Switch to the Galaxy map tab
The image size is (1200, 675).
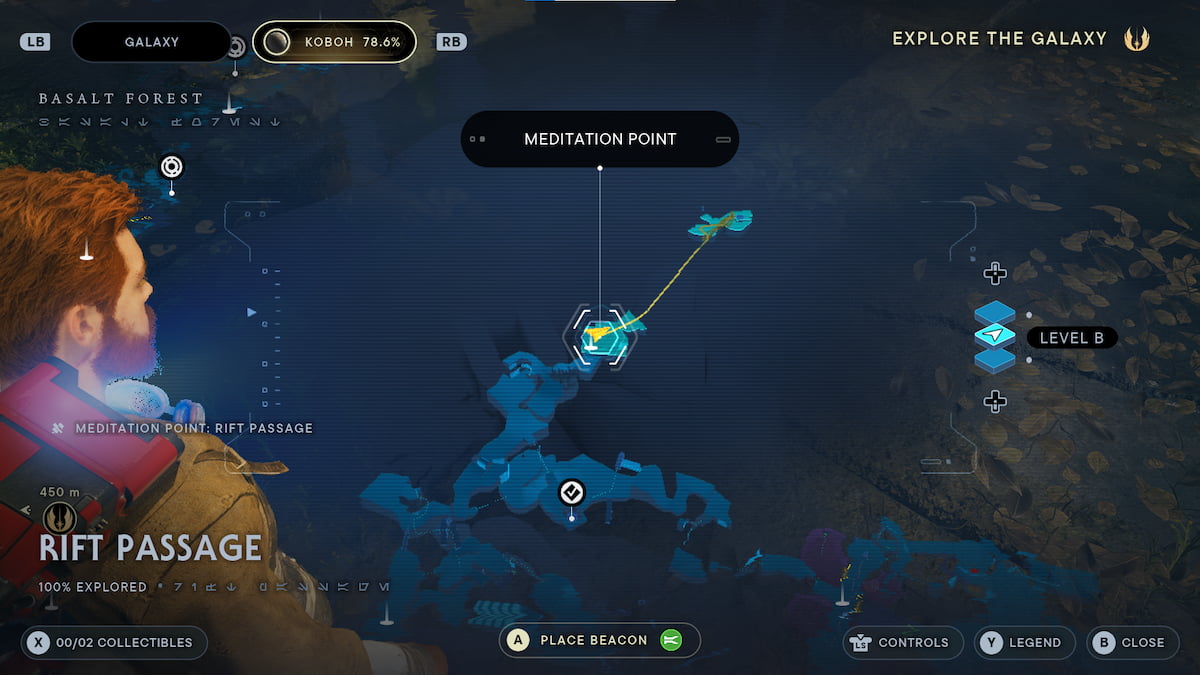tap(151, 42)
